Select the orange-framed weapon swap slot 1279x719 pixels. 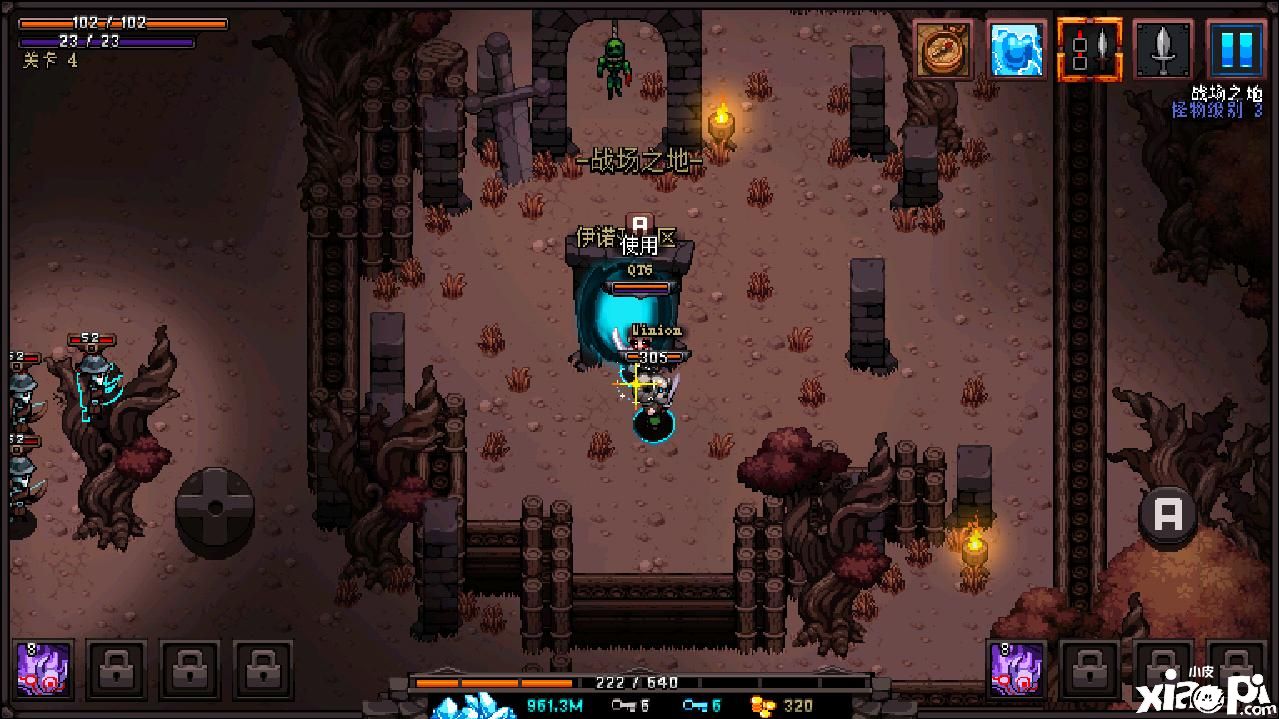(x=1089, y=49)
